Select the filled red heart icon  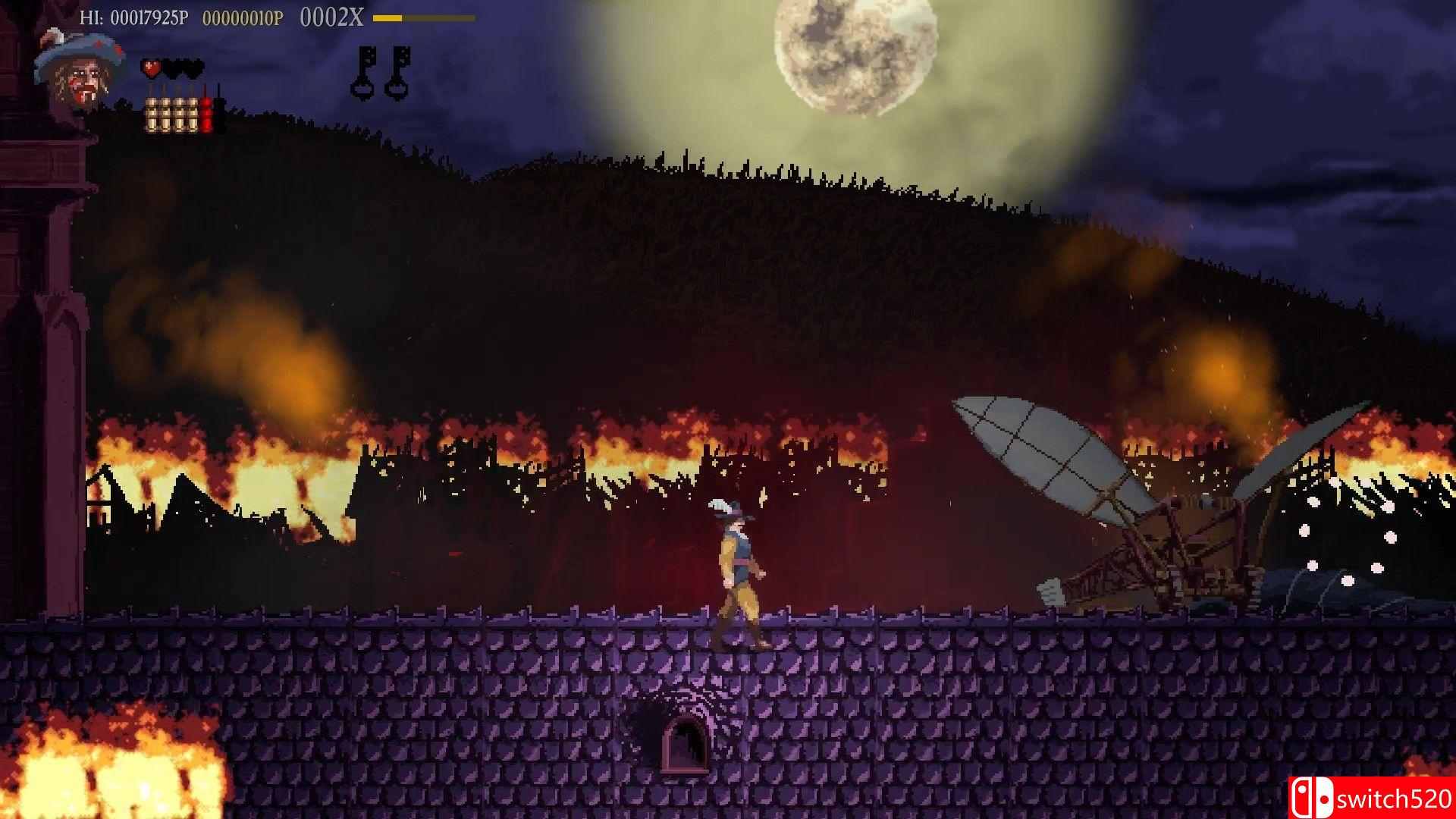[x=152, y=69]
